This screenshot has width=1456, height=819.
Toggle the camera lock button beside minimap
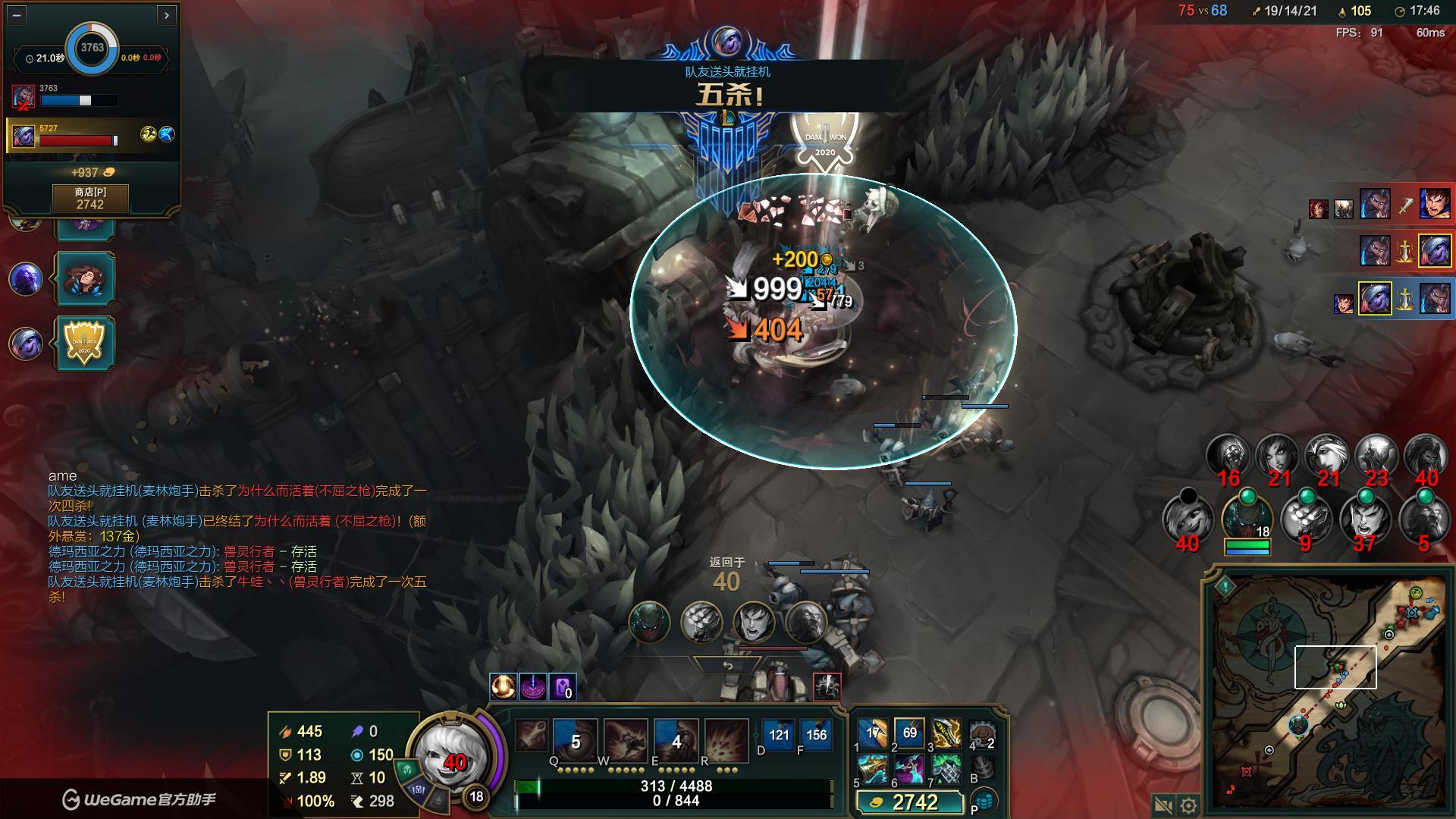pos(1163,805)
